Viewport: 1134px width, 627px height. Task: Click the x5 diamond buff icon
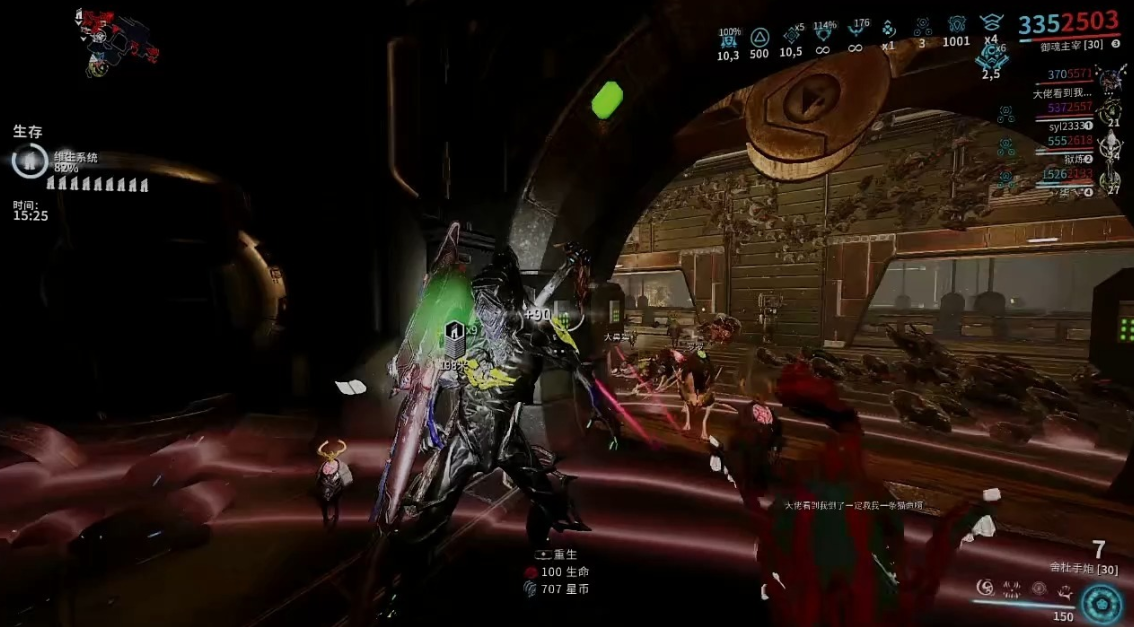791,36
